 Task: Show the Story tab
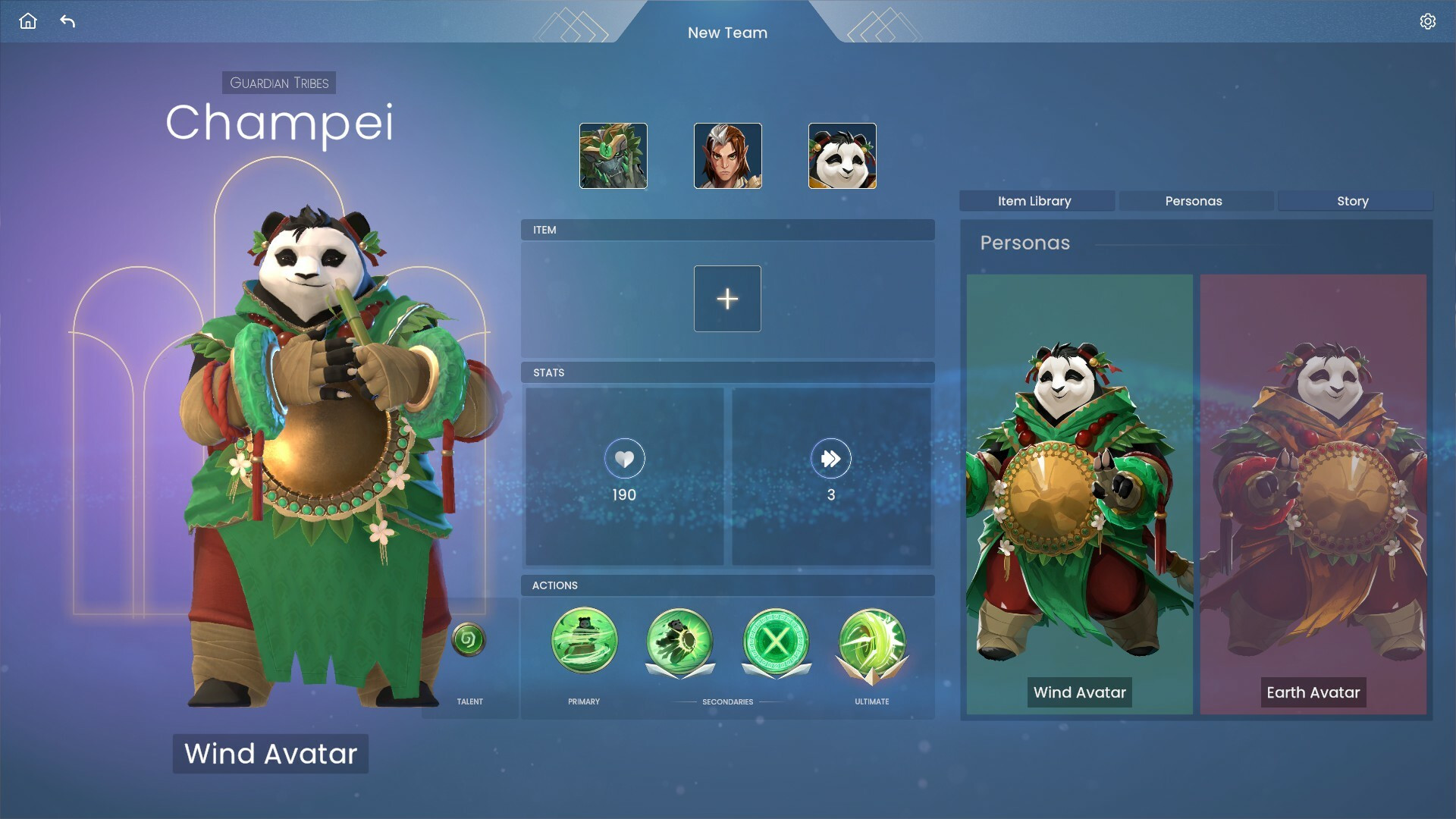[1353, 201]
